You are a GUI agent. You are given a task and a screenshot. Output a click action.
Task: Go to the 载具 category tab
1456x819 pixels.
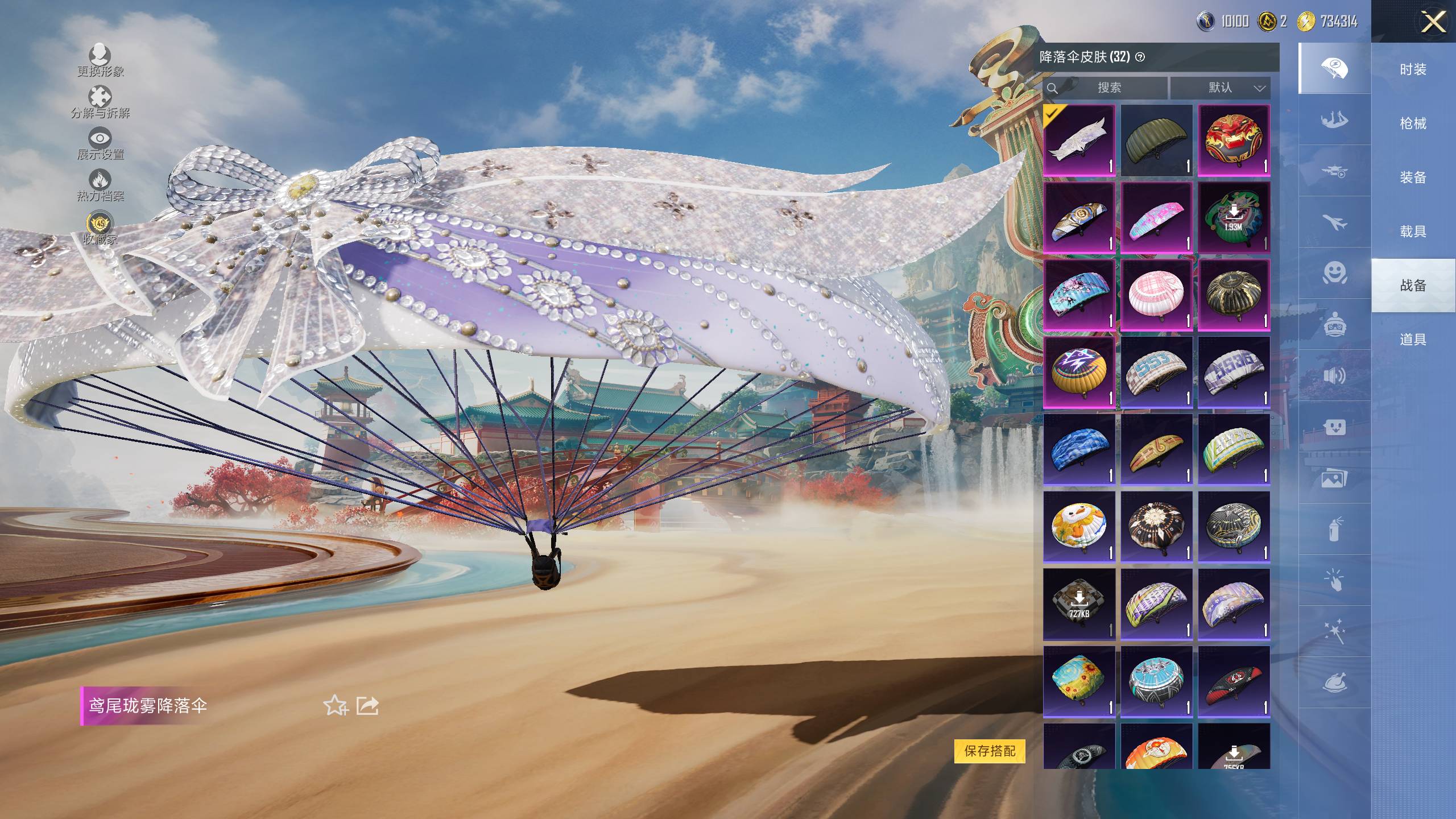[x=1413, y=231]
